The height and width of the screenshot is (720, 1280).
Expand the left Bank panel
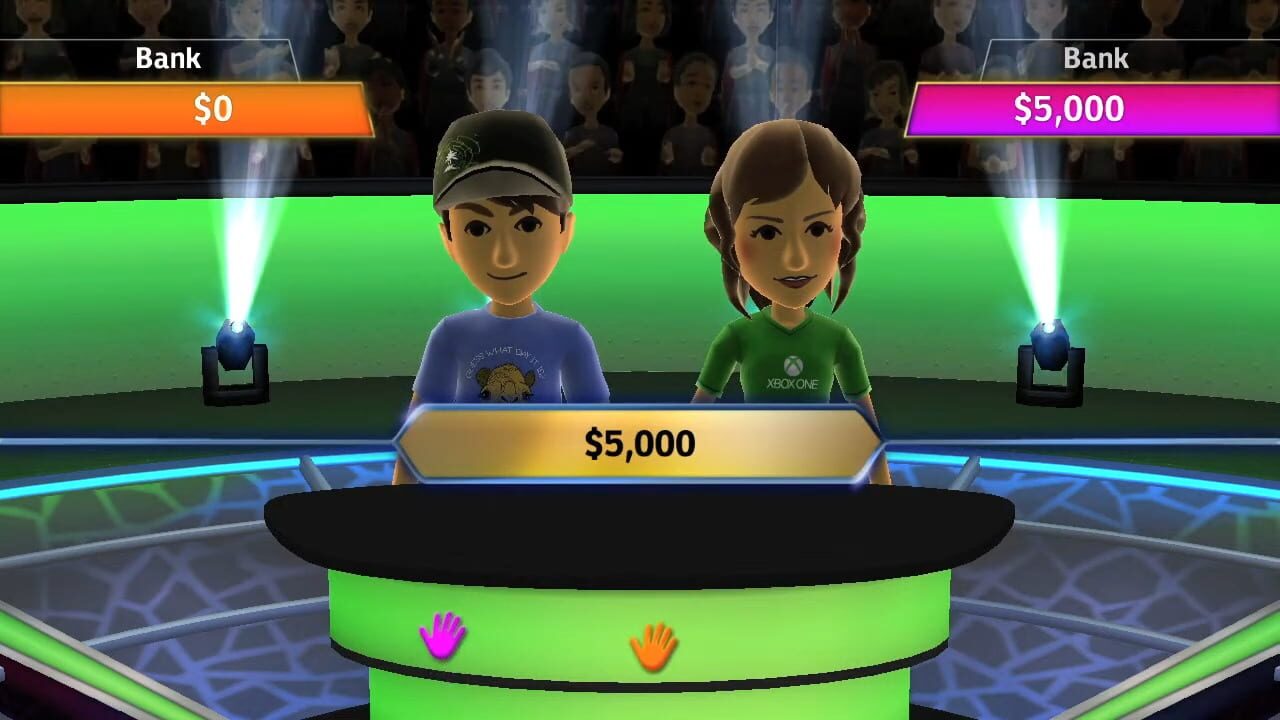[167, 59]
